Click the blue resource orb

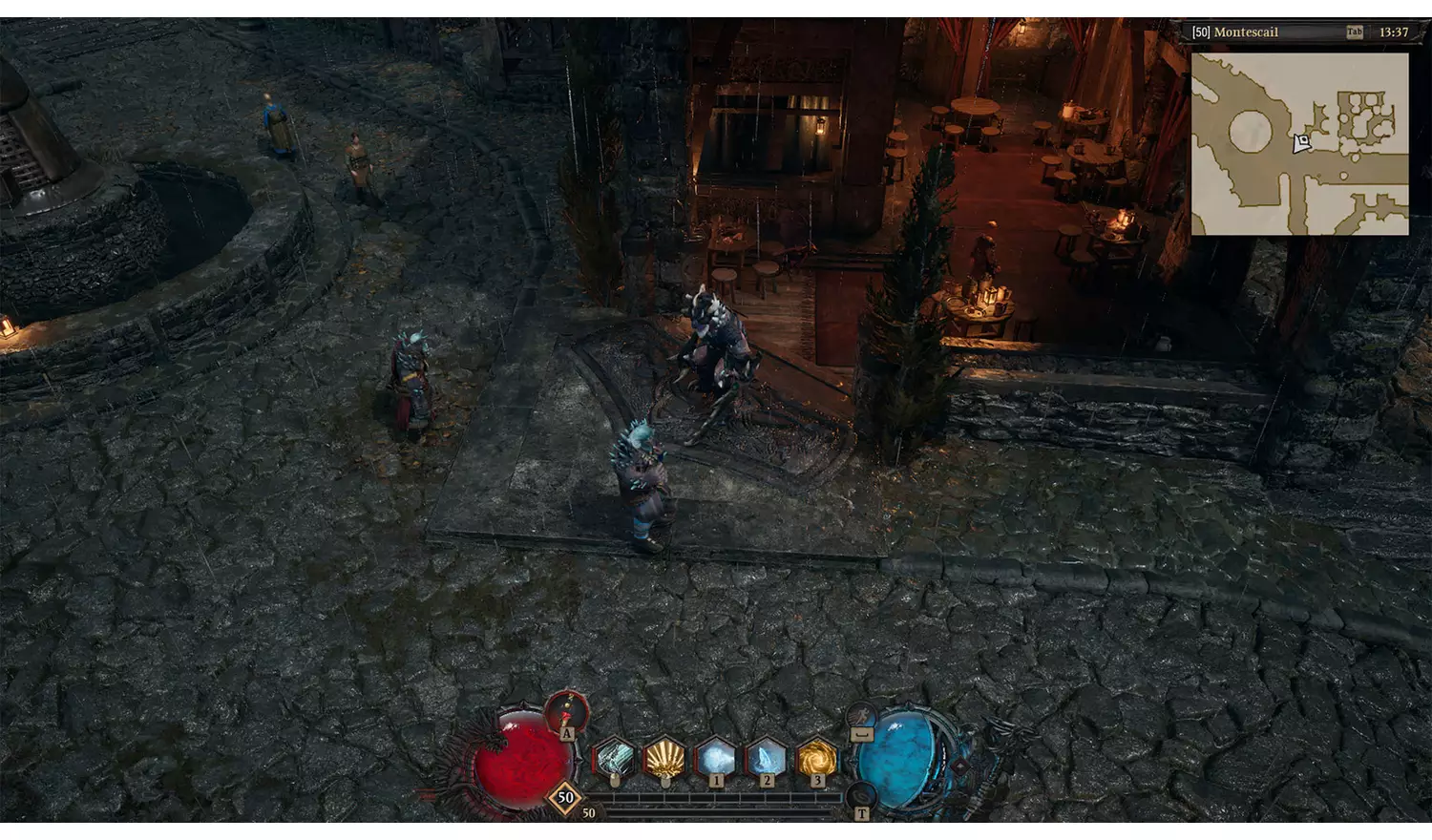pos(901,763)
